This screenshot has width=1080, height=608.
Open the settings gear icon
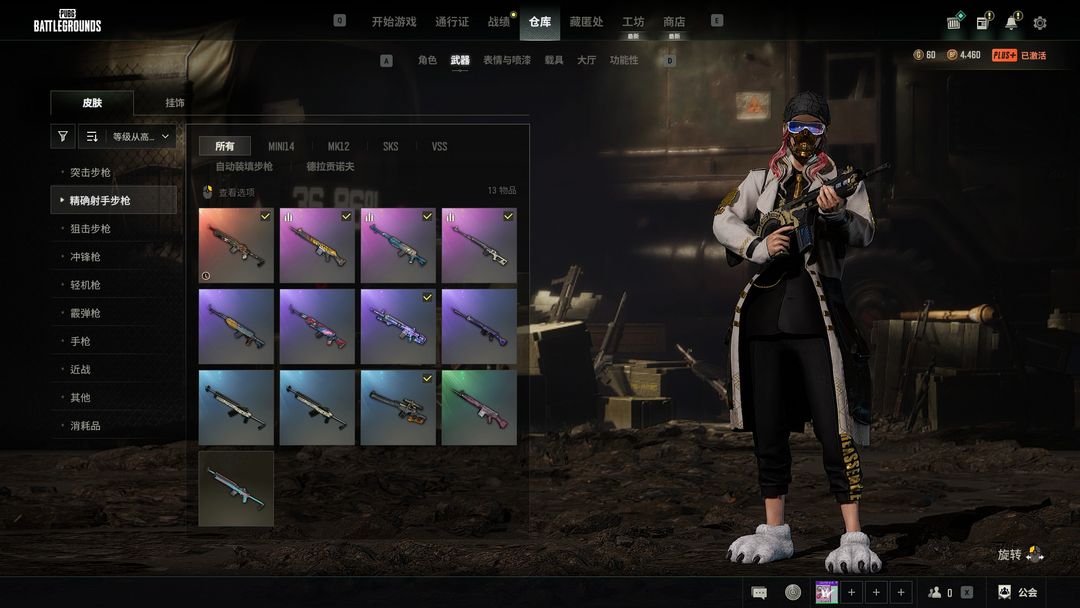[x=1040, y=23]
